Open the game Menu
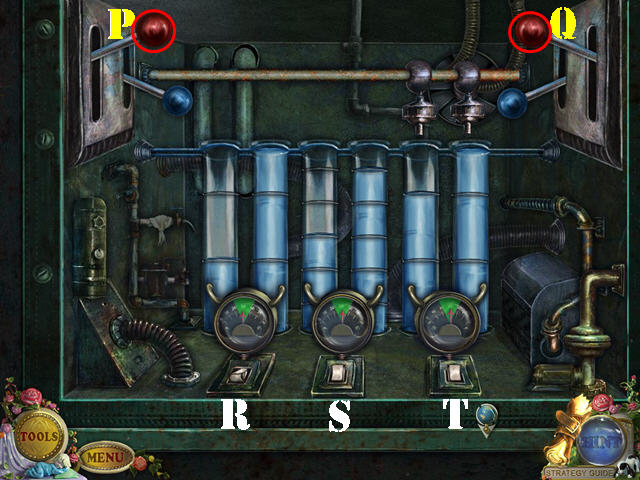The height and width of the screenshot is (480, 640). coord(104,458)
